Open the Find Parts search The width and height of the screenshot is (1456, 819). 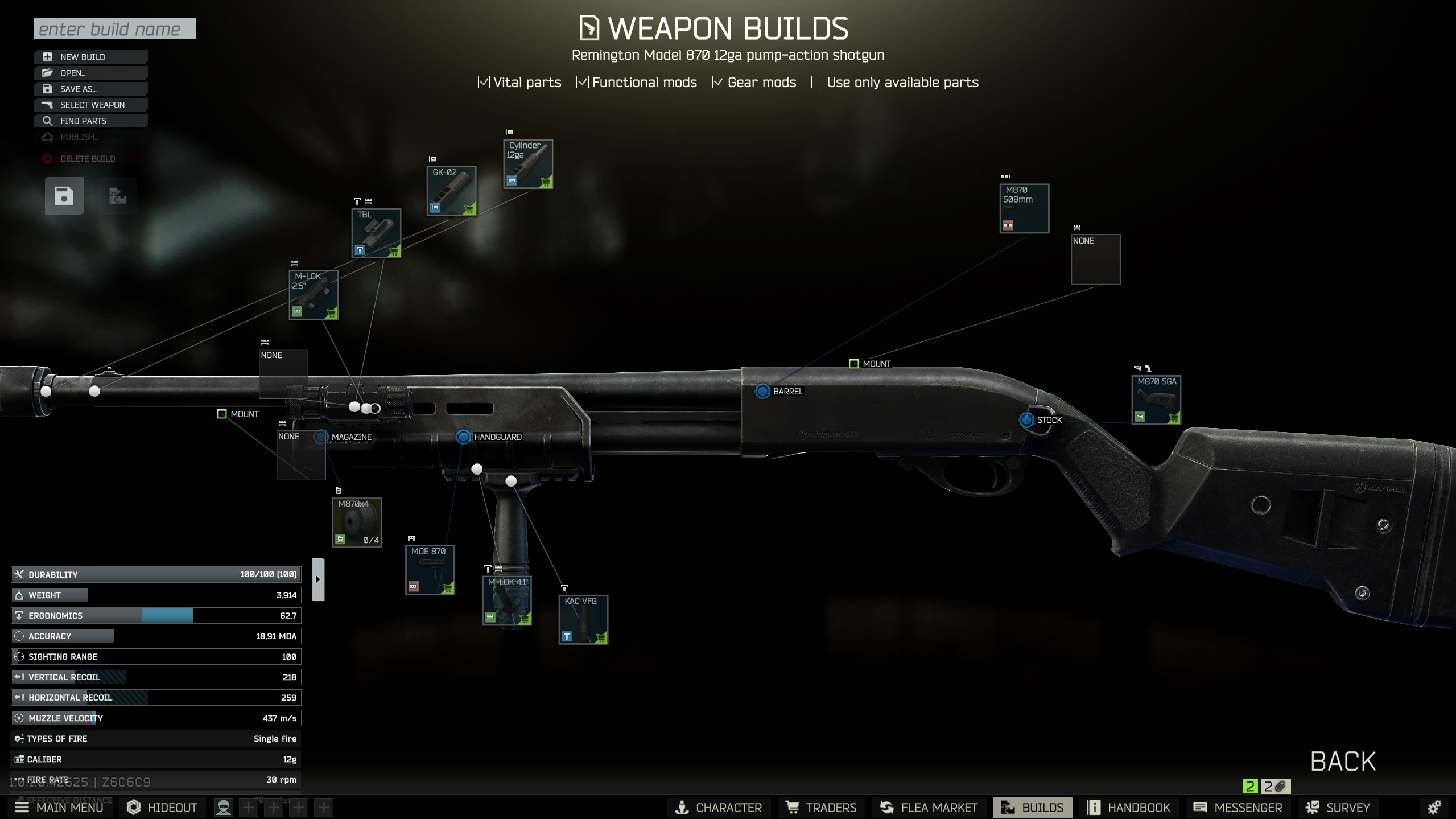(x=91, y=121)
